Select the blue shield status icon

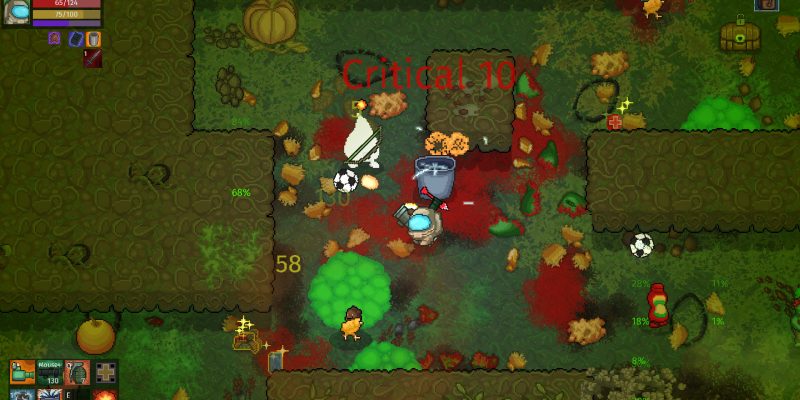[74, 39]
